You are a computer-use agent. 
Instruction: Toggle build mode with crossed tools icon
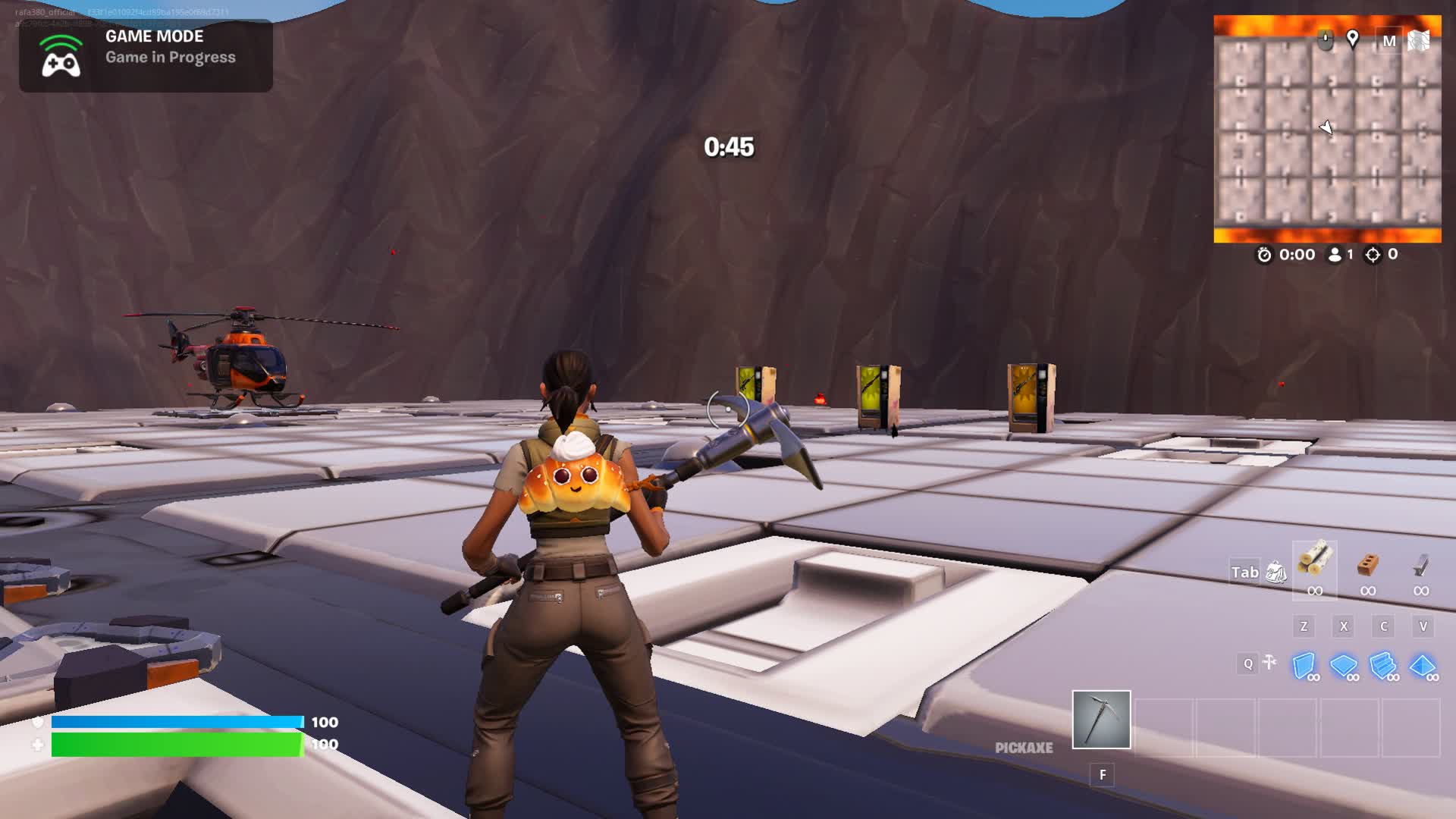point(1269,664)
